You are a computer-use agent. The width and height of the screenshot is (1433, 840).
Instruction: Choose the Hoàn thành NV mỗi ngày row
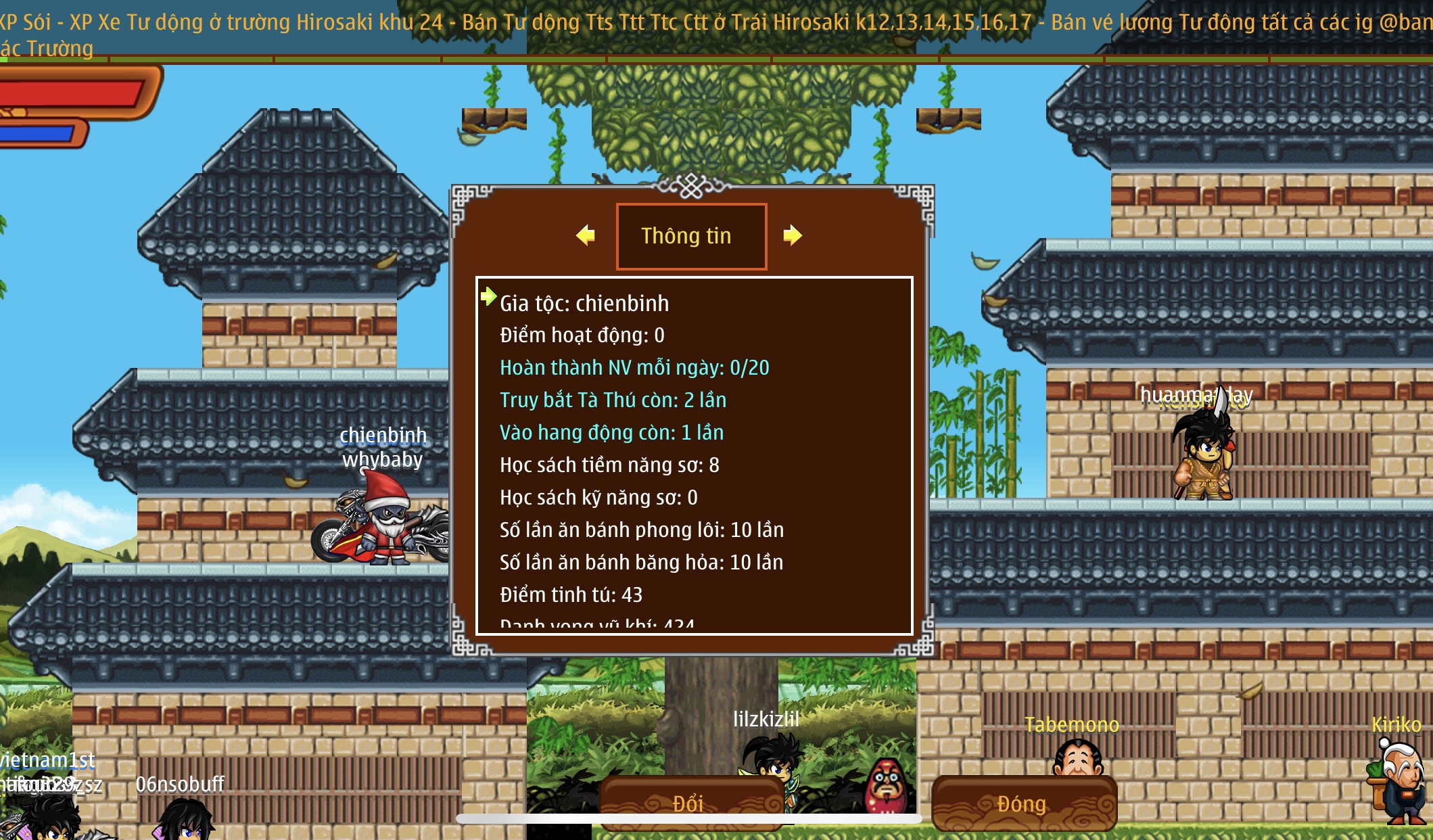click(x=634, y=368)
